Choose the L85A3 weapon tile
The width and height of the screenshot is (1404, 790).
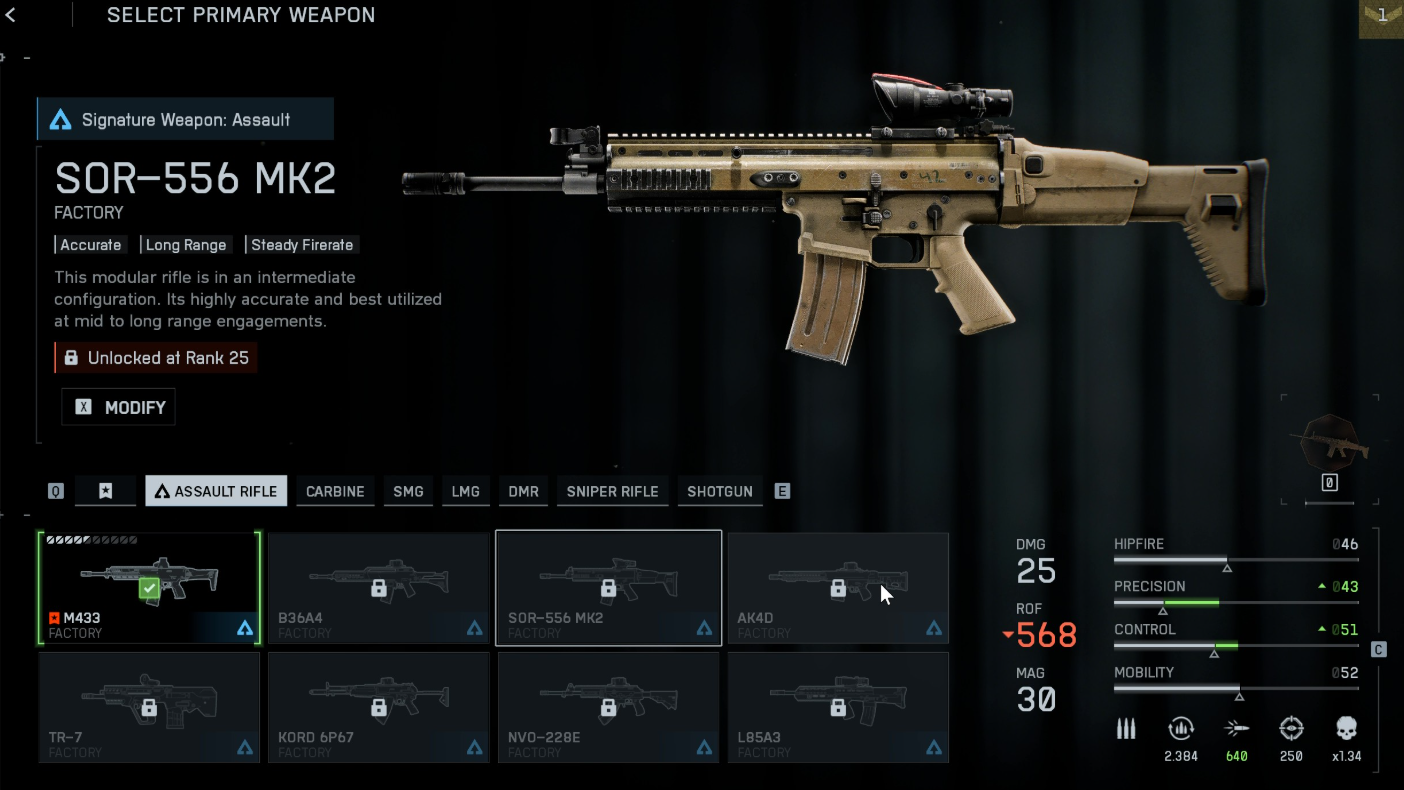pyautogui.click(x=838, y=707)
